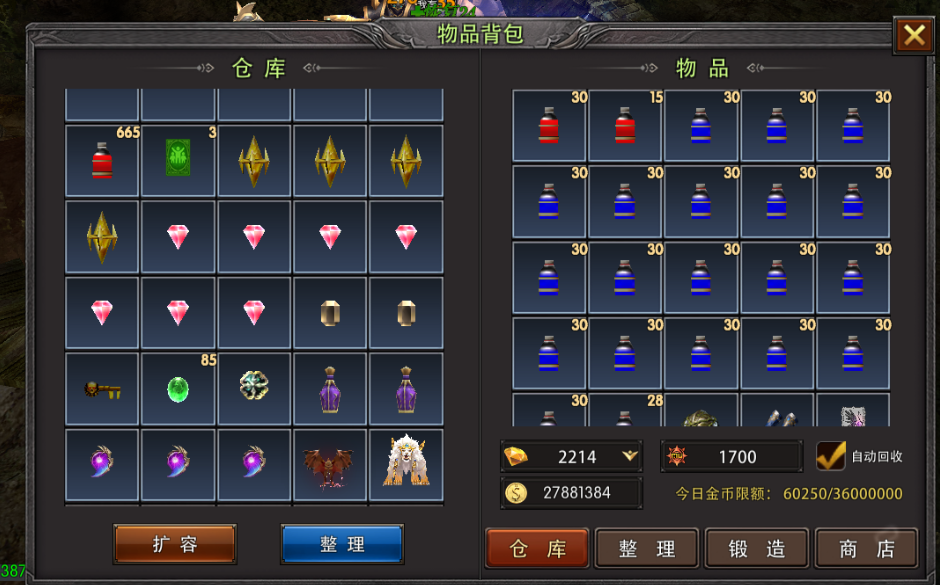
Task: Select the red winged demon item
Action: 330,466
